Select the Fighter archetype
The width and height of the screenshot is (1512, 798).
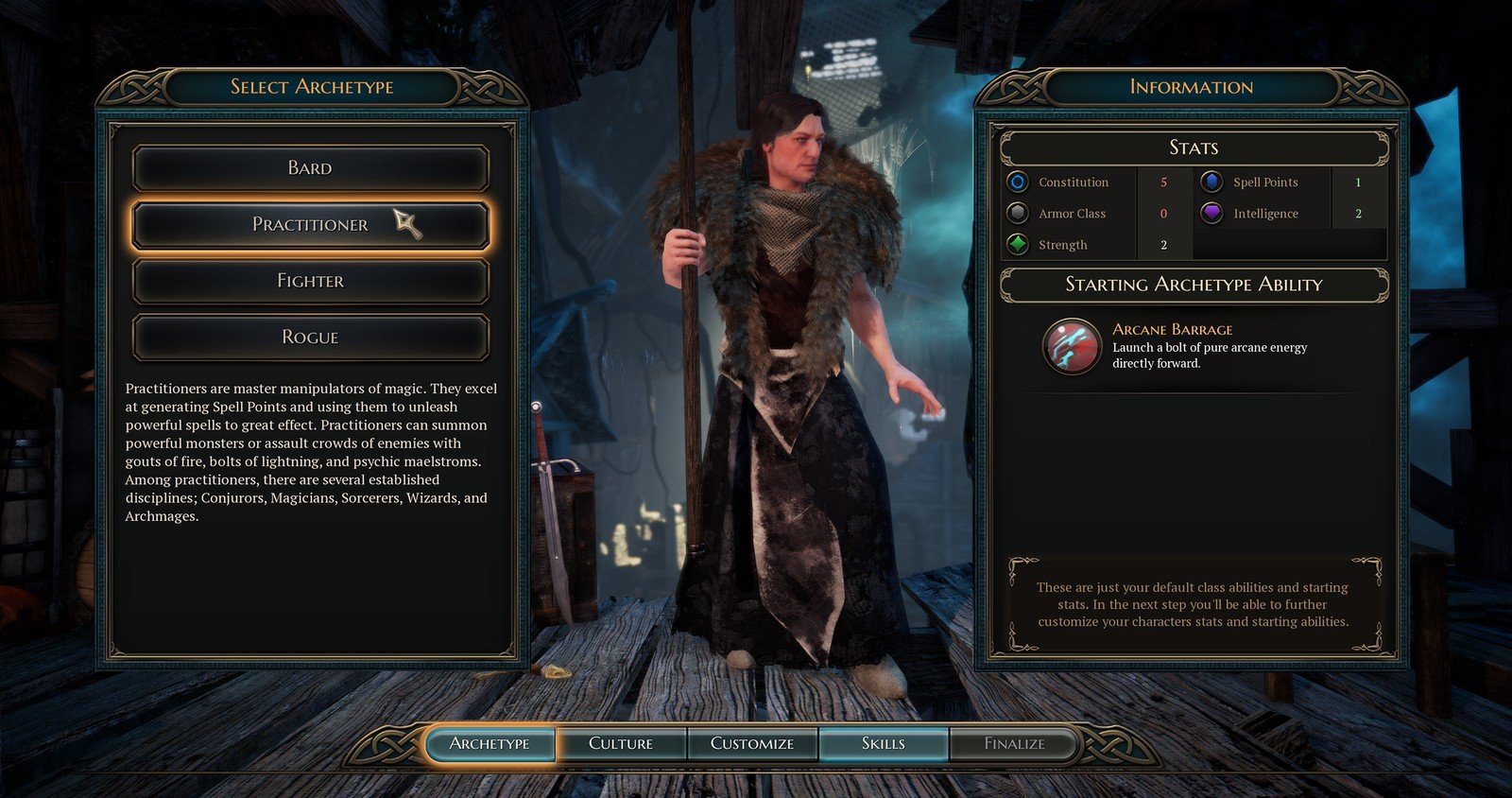click(x=310, y=280)
